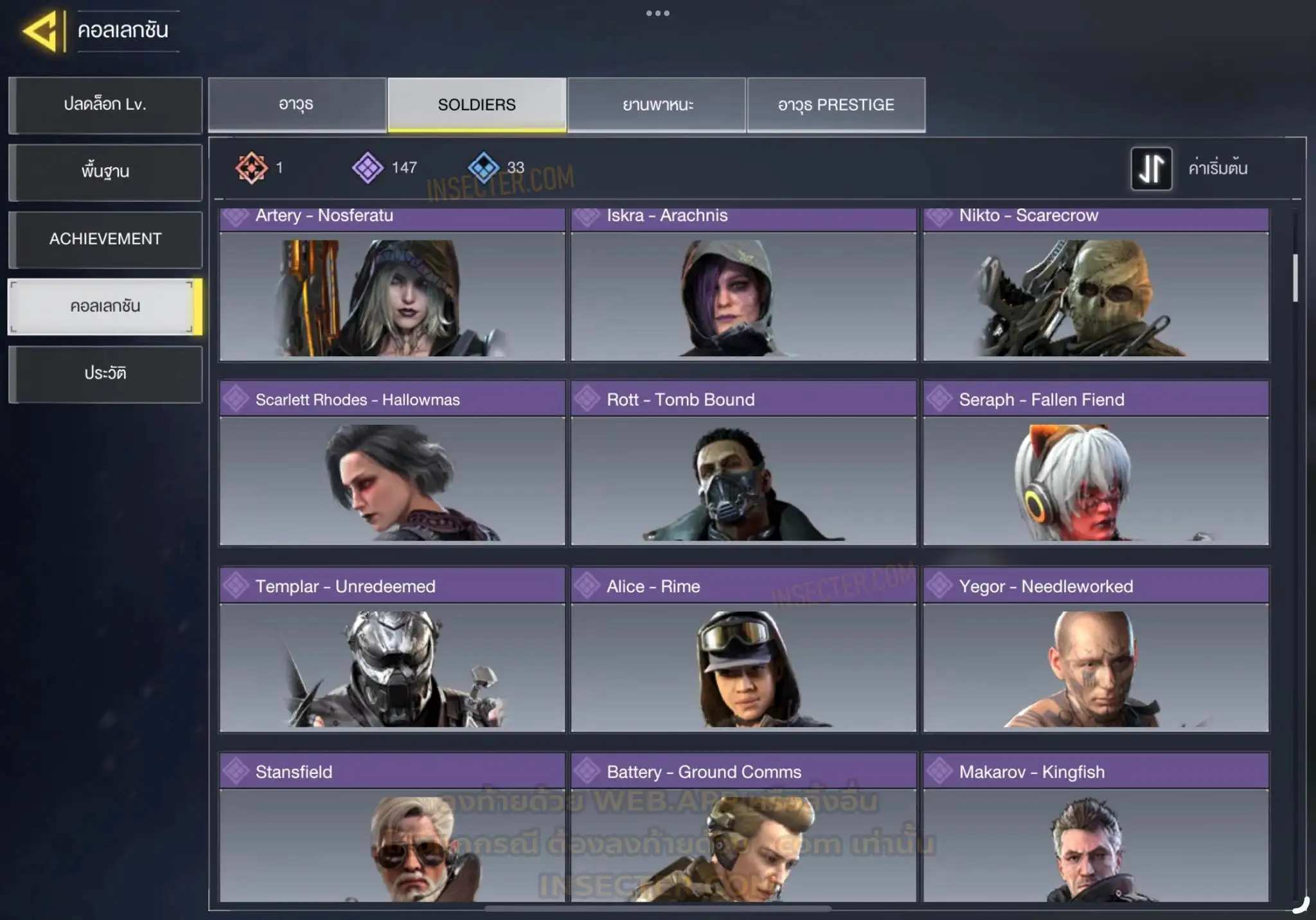Choose the Yegor - Needleworked soldier card
The height and width of the screenshot is (920, 1316).
pos(1096,649)
